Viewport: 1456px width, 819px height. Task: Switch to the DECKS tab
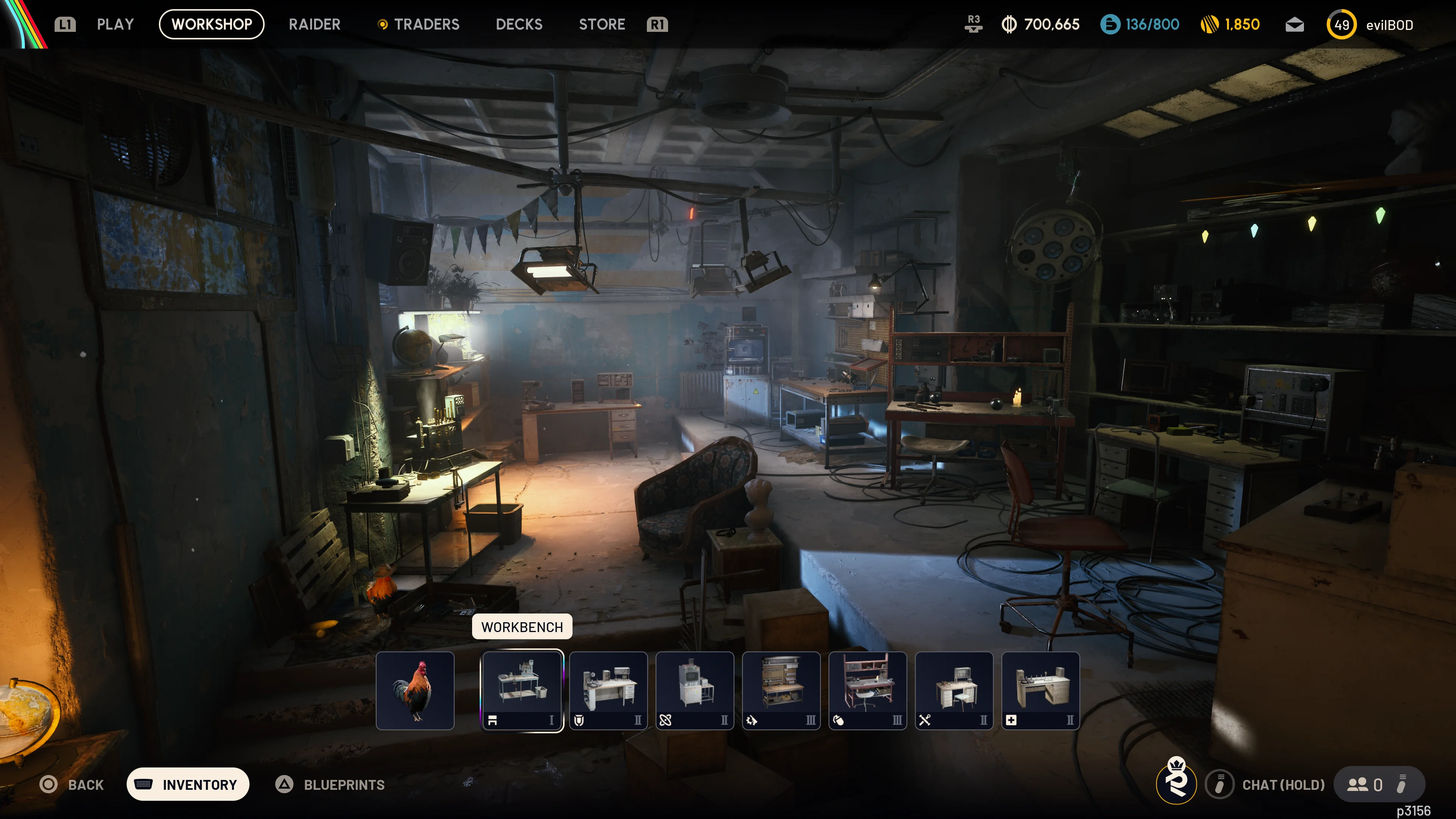(518, 24)
